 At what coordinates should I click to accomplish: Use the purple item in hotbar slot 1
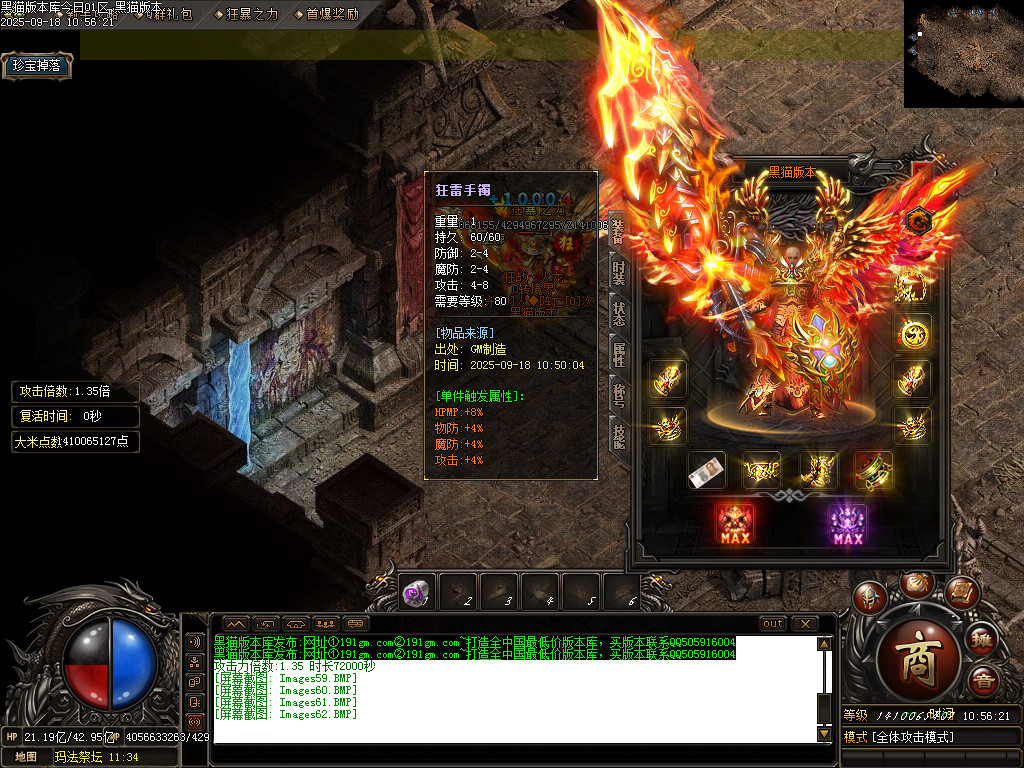414,593
